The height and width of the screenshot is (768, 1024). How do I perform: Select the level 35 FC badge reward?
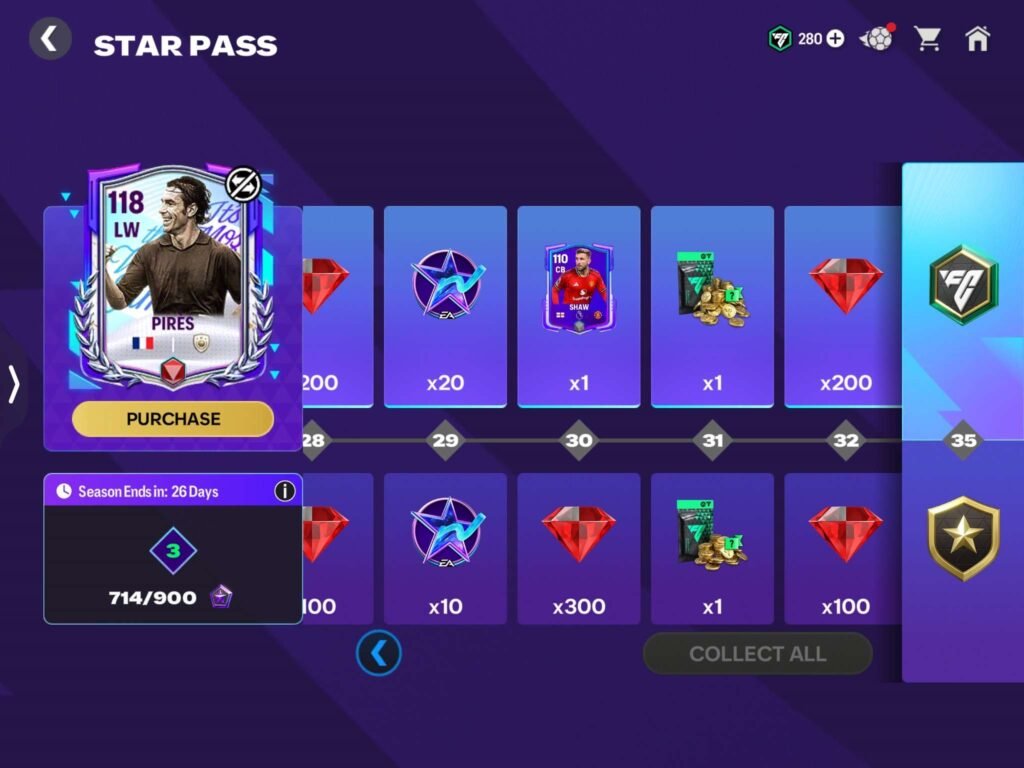(963, 285)
